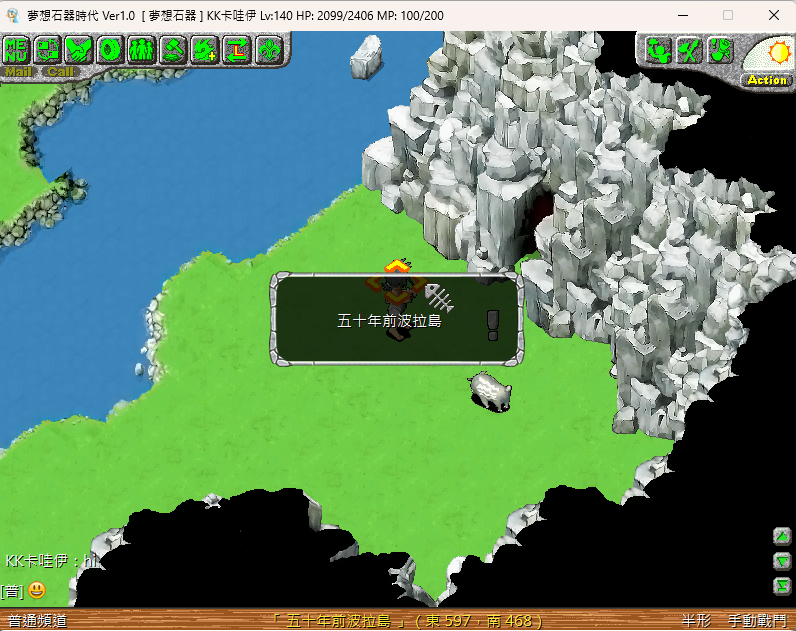The image size is (796, 631).
Task: Click the handshake trade icon
Action: click(80, 49)
